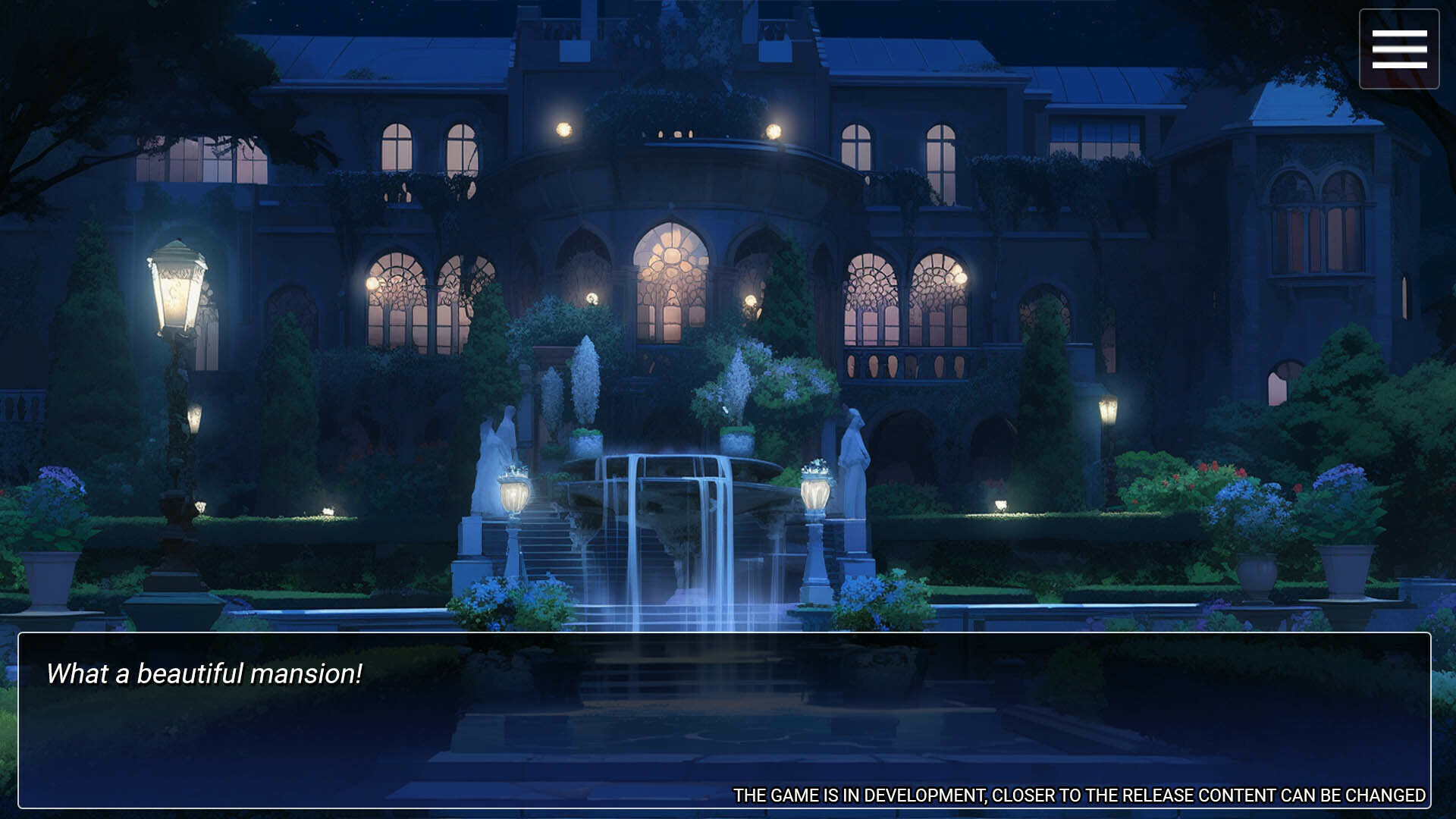1456x819 pixels.
Task: Open the hamburger menu in top-right corner
Action: click(x=1399, y=48)
